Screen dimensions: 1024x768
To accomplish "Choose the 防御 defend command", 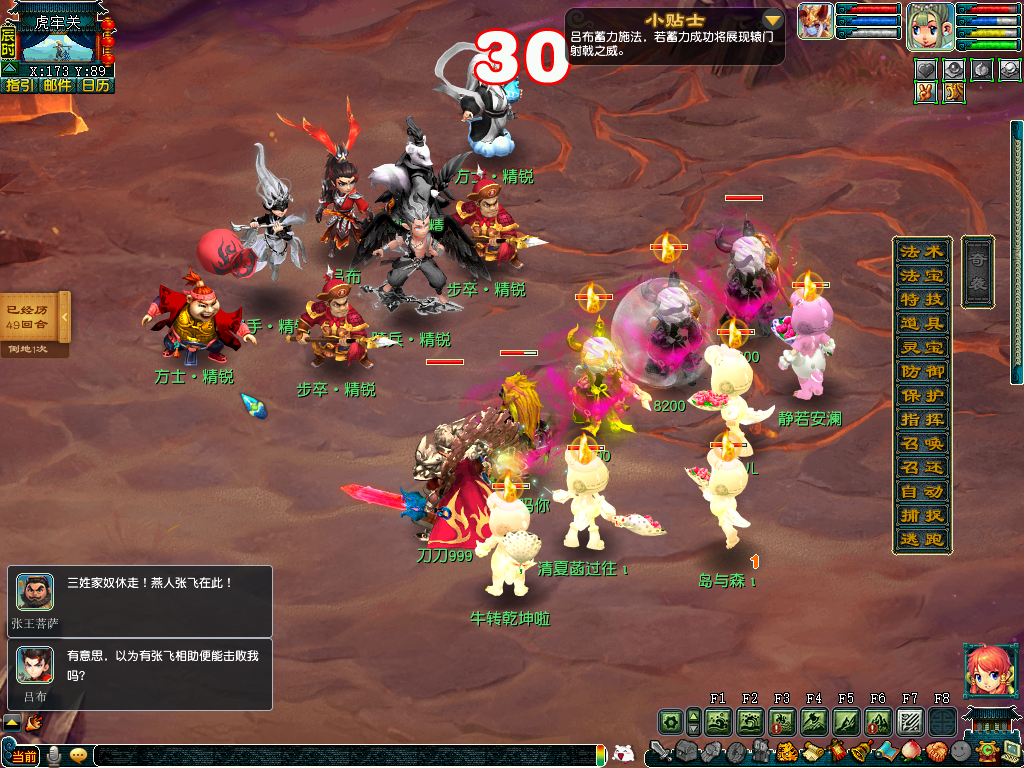I will coord(921,371).
